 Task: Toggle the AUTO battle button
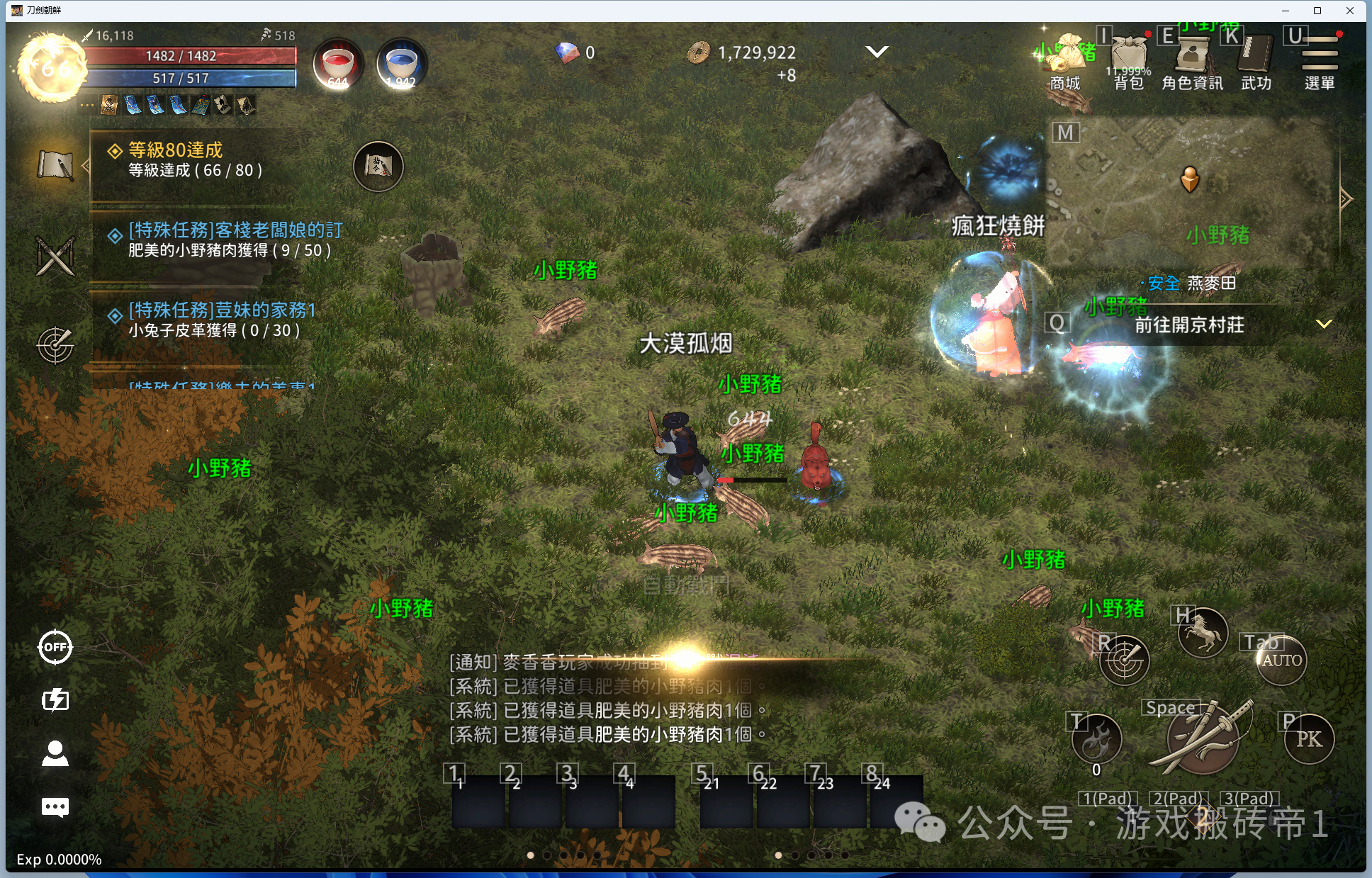click(1281, 660)
